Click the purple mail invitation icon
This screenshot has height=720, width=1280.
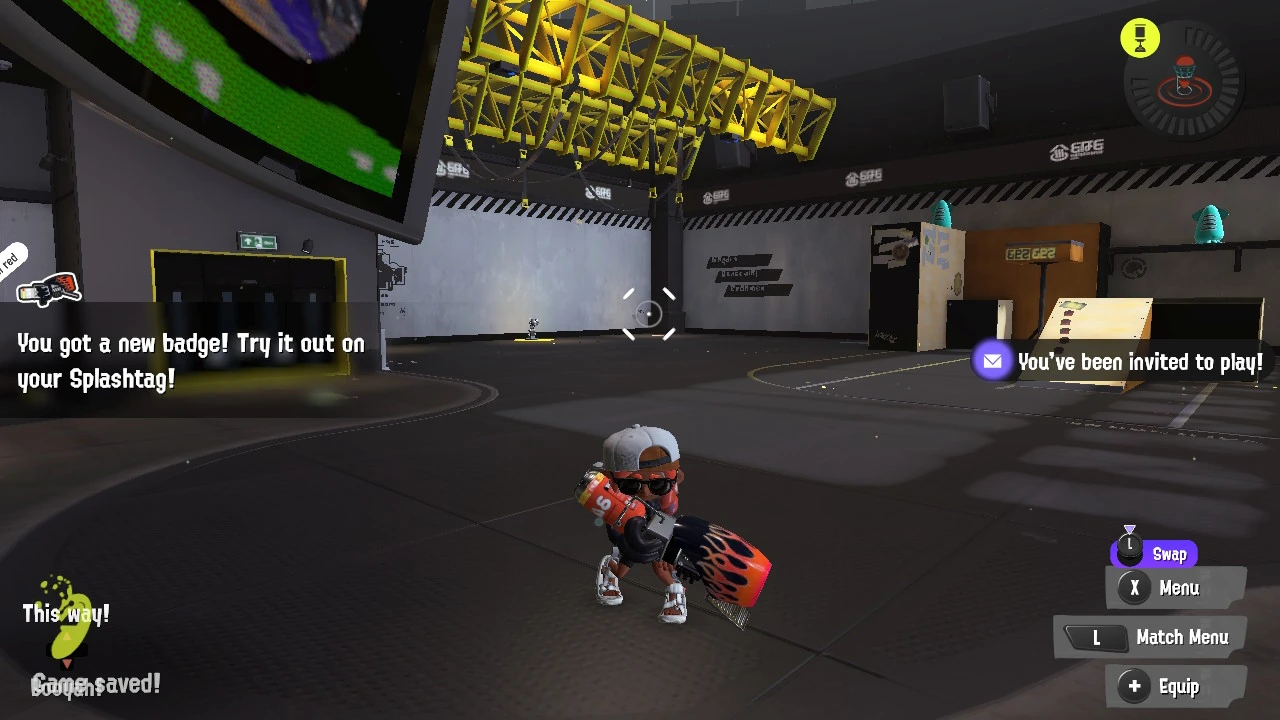click(x=993, y=361)
